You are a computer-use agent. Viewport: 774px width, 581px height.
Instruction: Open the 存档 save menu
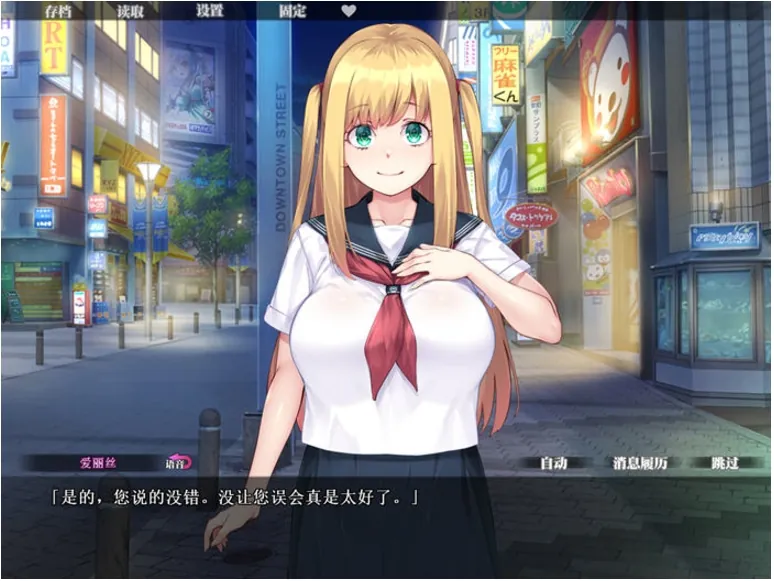pos(58,11)
